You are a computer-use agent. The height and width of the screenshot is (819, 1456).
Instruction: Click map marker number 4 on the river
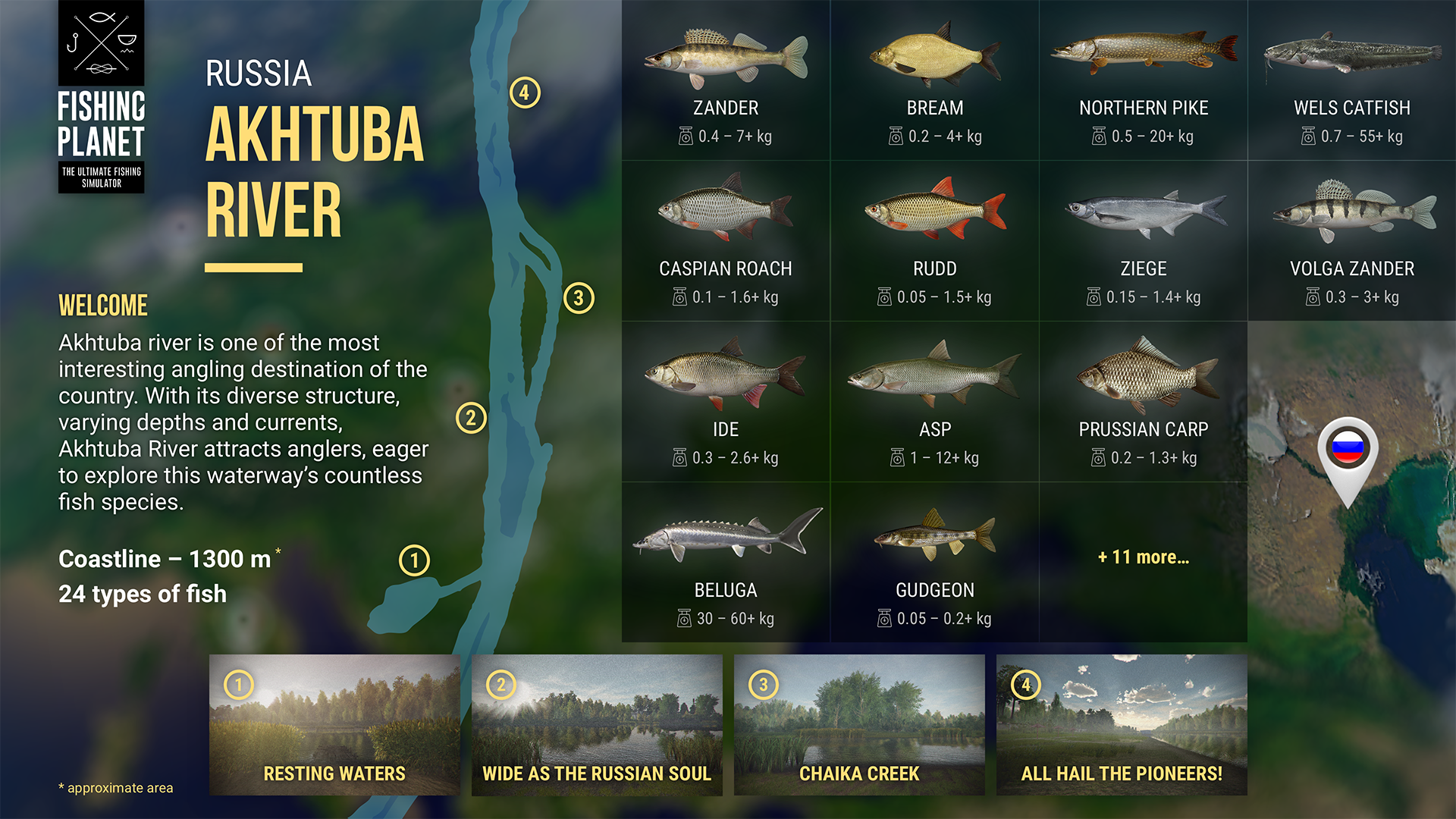click(x=525, y=93)
